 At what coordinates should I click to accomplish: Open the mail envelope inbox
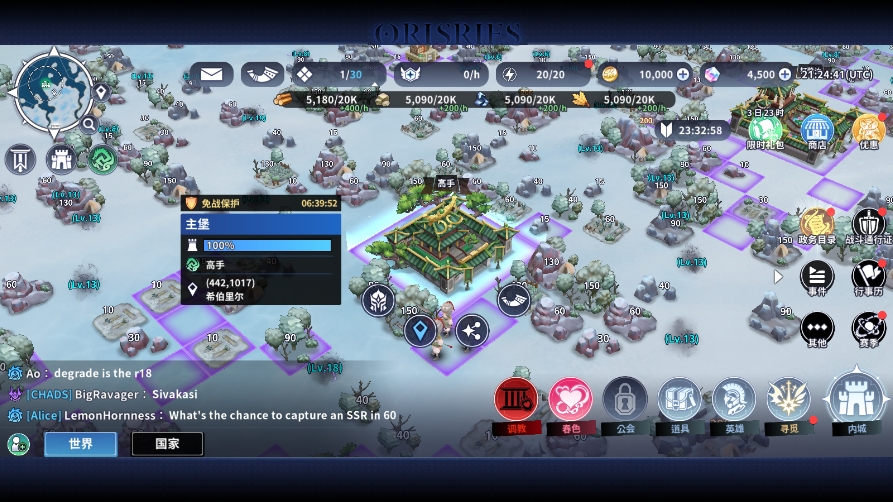[x=211, y=74]
